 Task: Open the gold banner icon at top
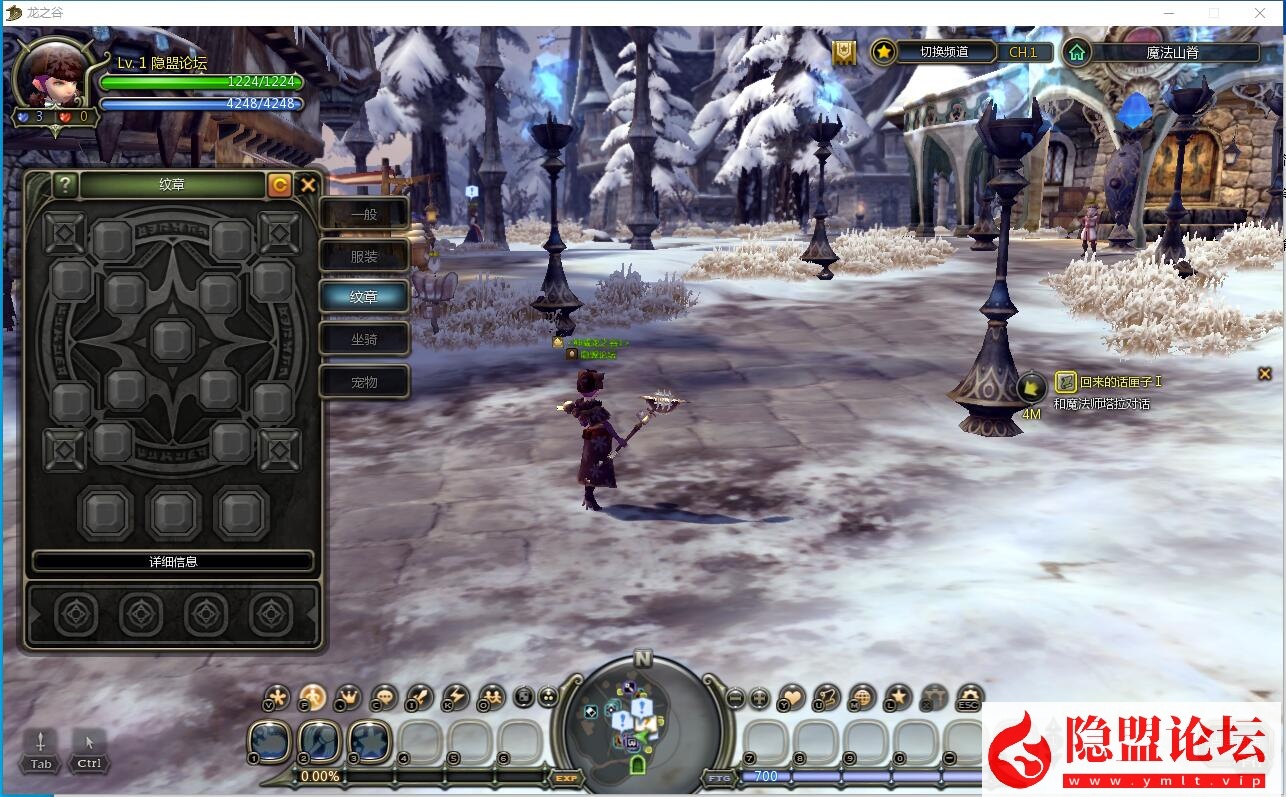(845, 52)
